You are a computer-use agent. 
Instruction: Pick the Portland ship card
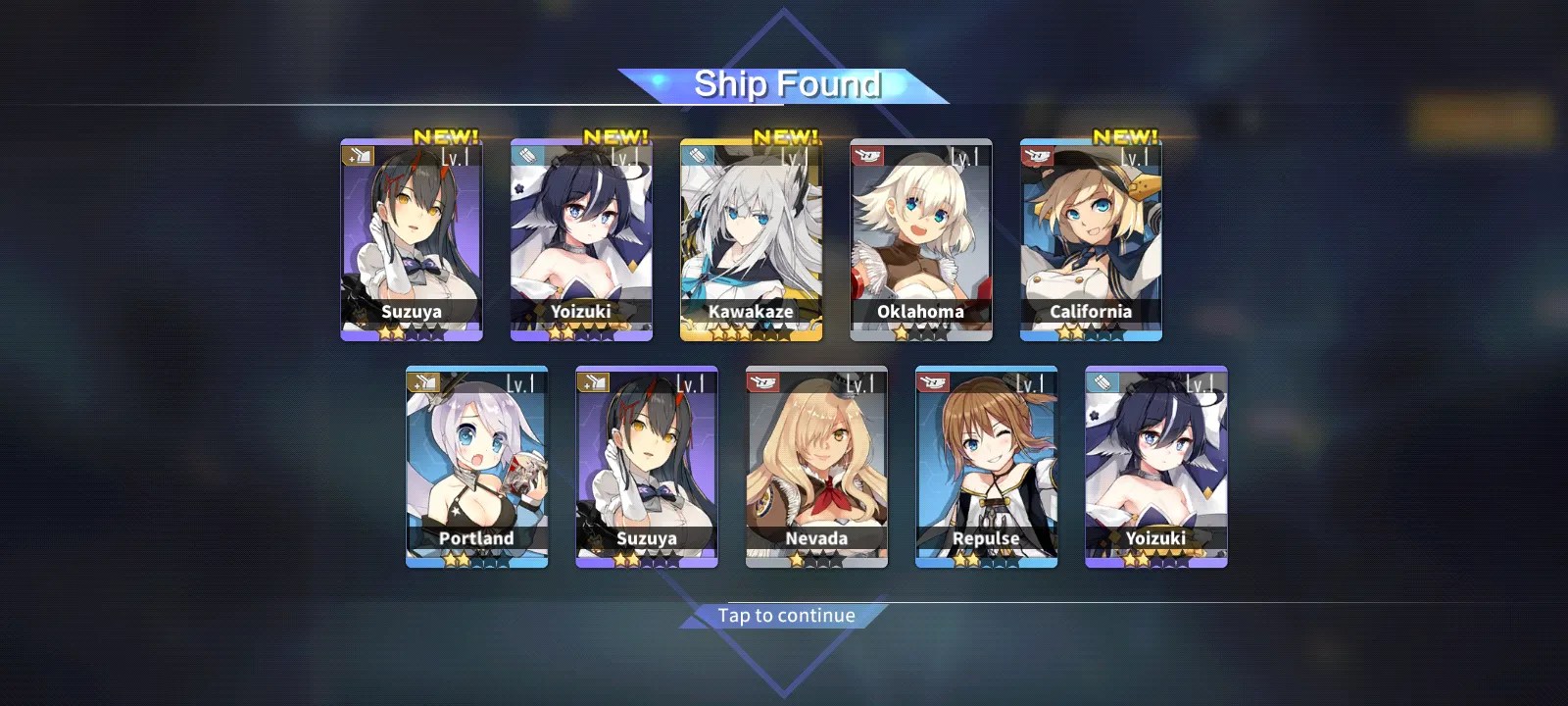[x=476, y=467]
